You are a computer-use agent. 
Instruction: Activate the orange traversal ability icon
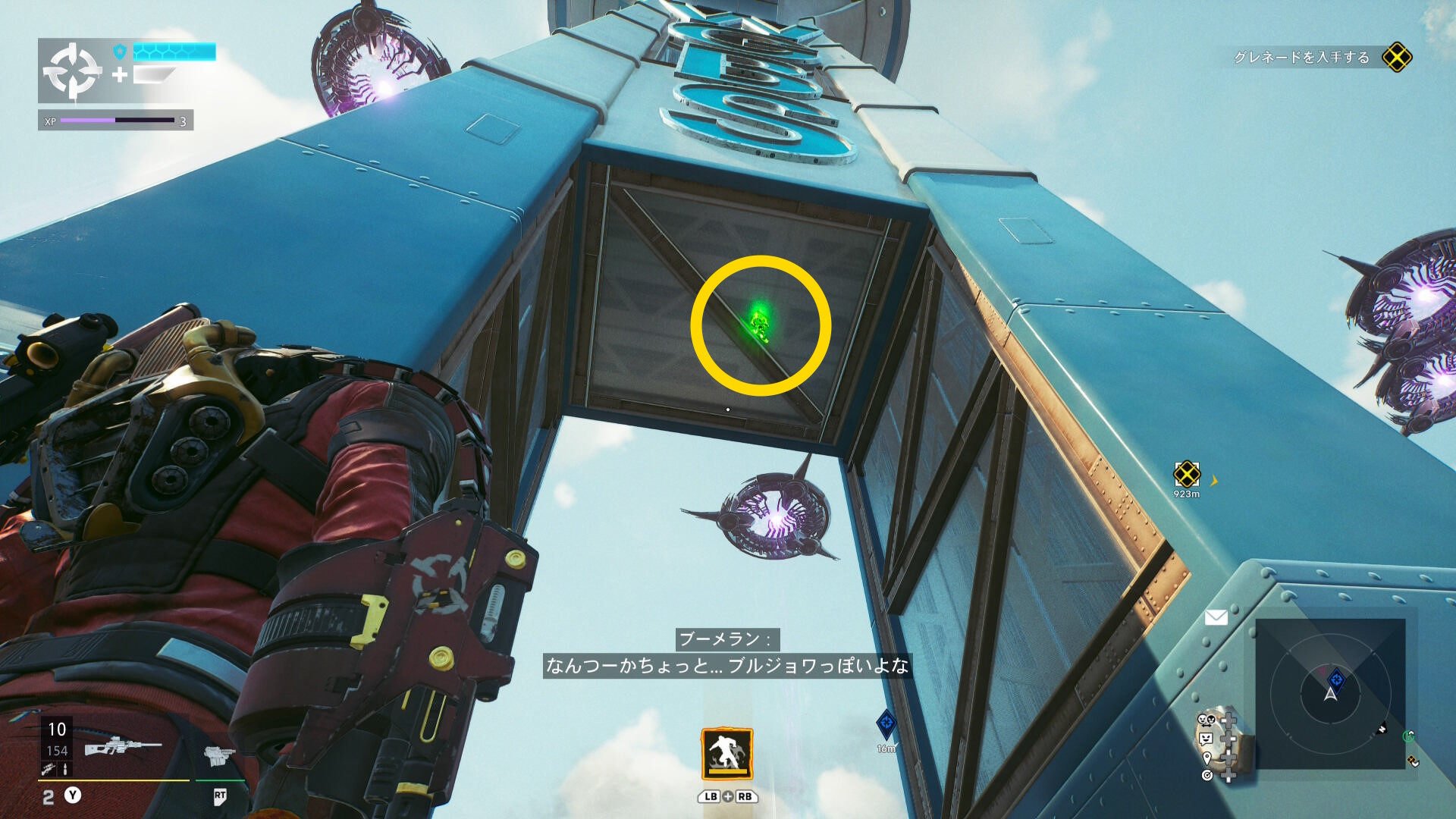click(726, 754)
